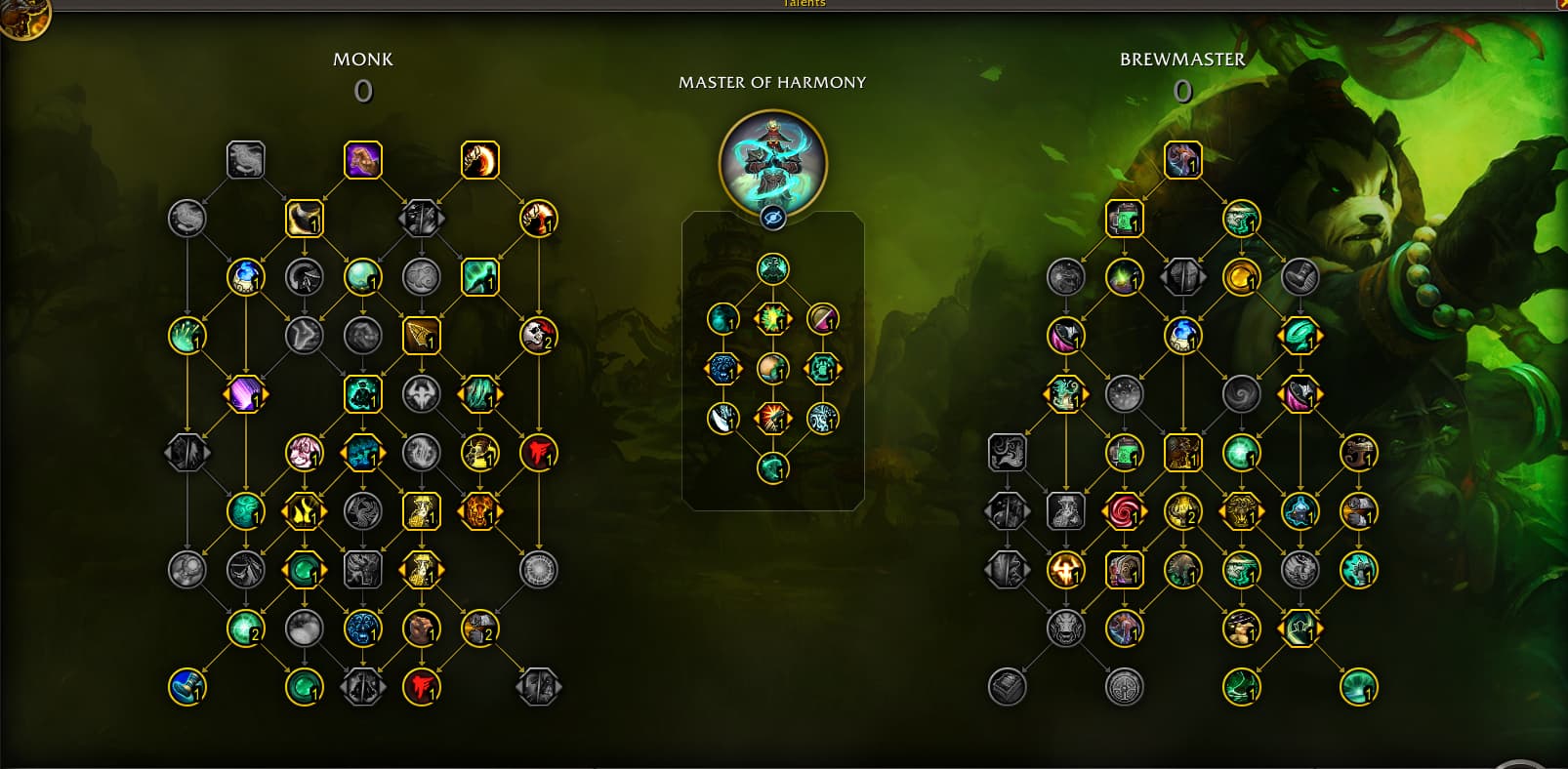The width and height of the screenshot is (1568, 769).
Task: Choose the flaming crescent kick talent in Monk tree
Action: coord(479,160)
